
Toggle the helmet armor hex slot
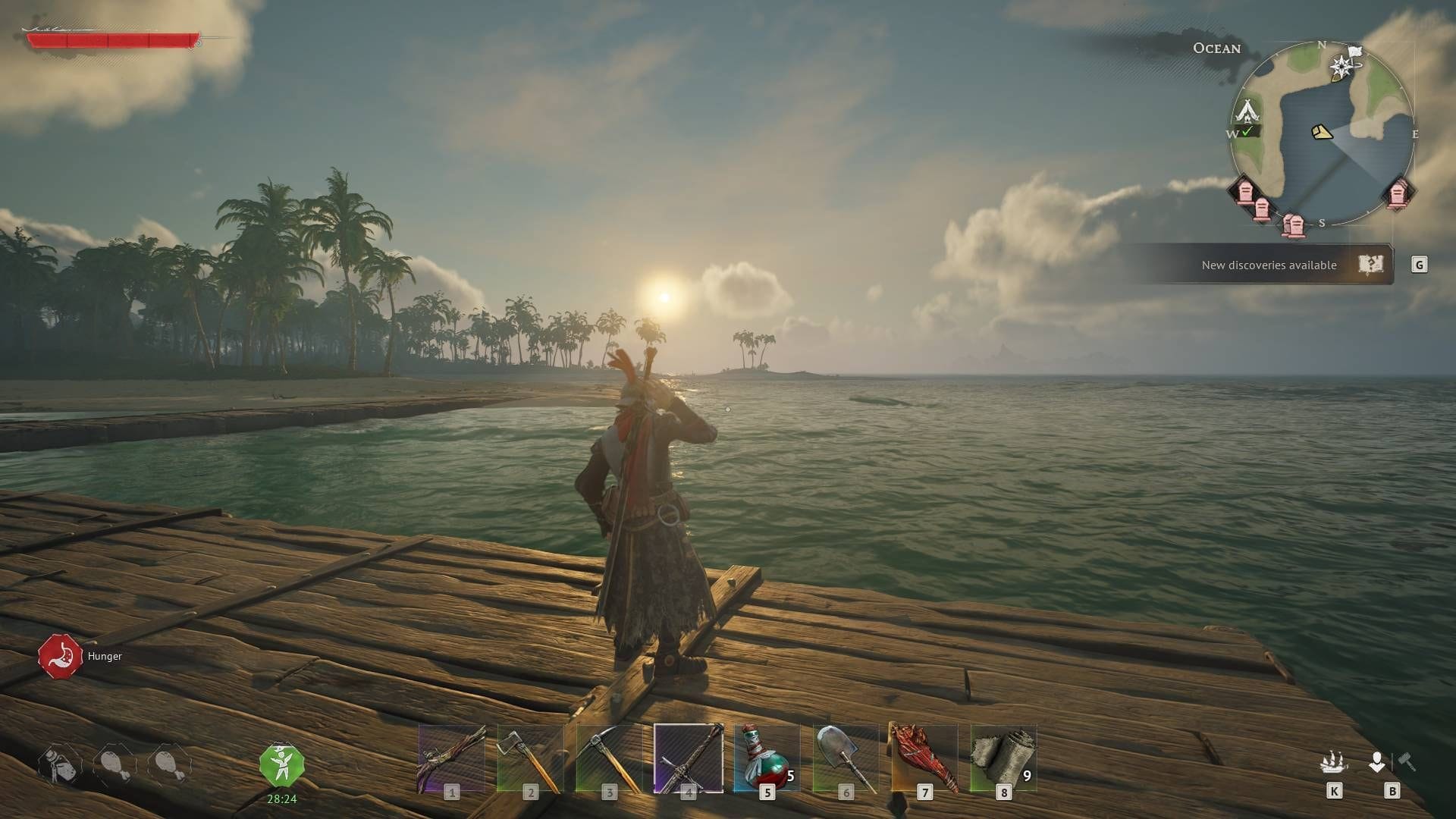coord(59,764)
